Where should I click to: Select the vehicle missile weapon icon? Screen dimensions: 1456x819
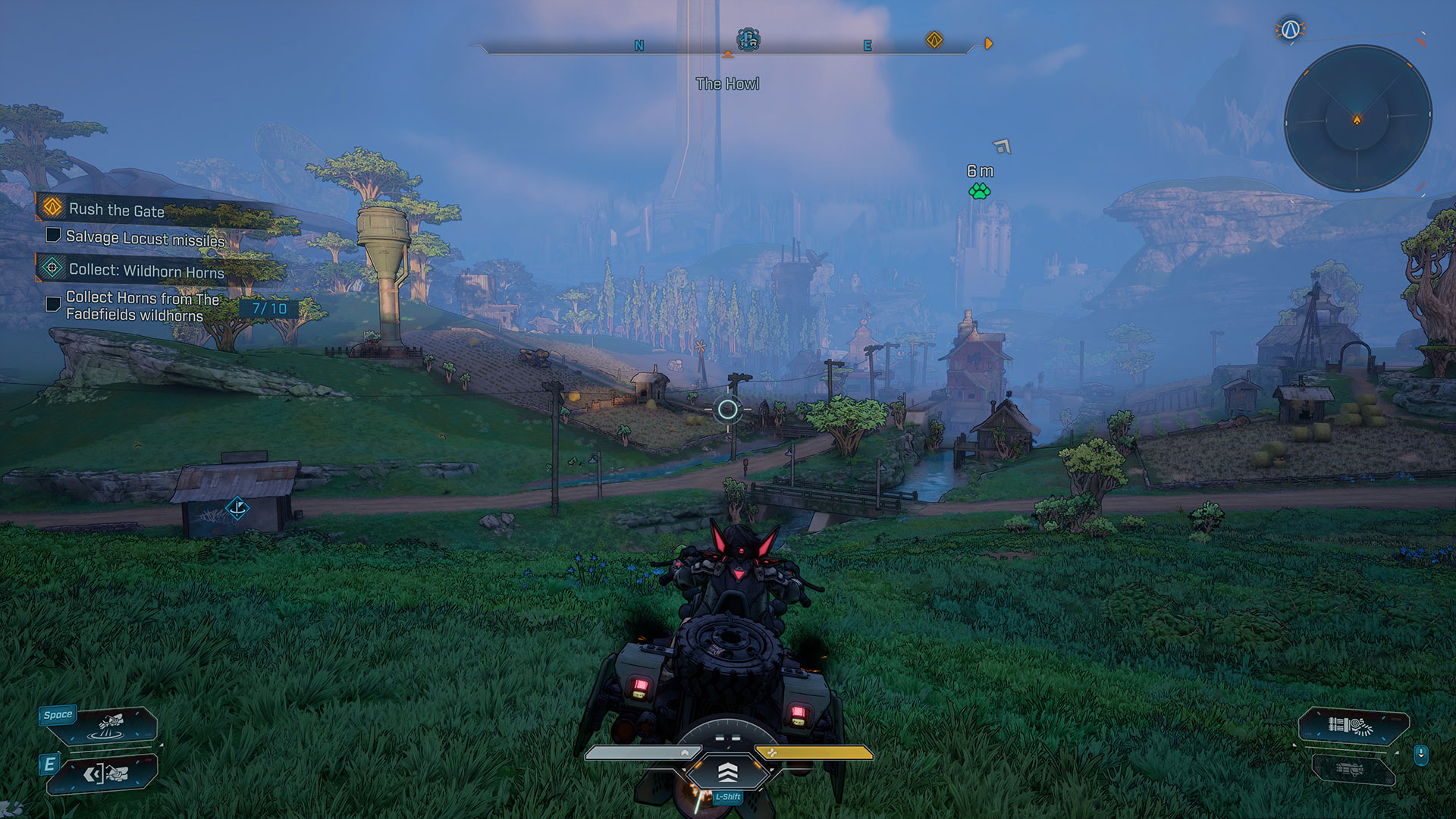click(1353, 726)
